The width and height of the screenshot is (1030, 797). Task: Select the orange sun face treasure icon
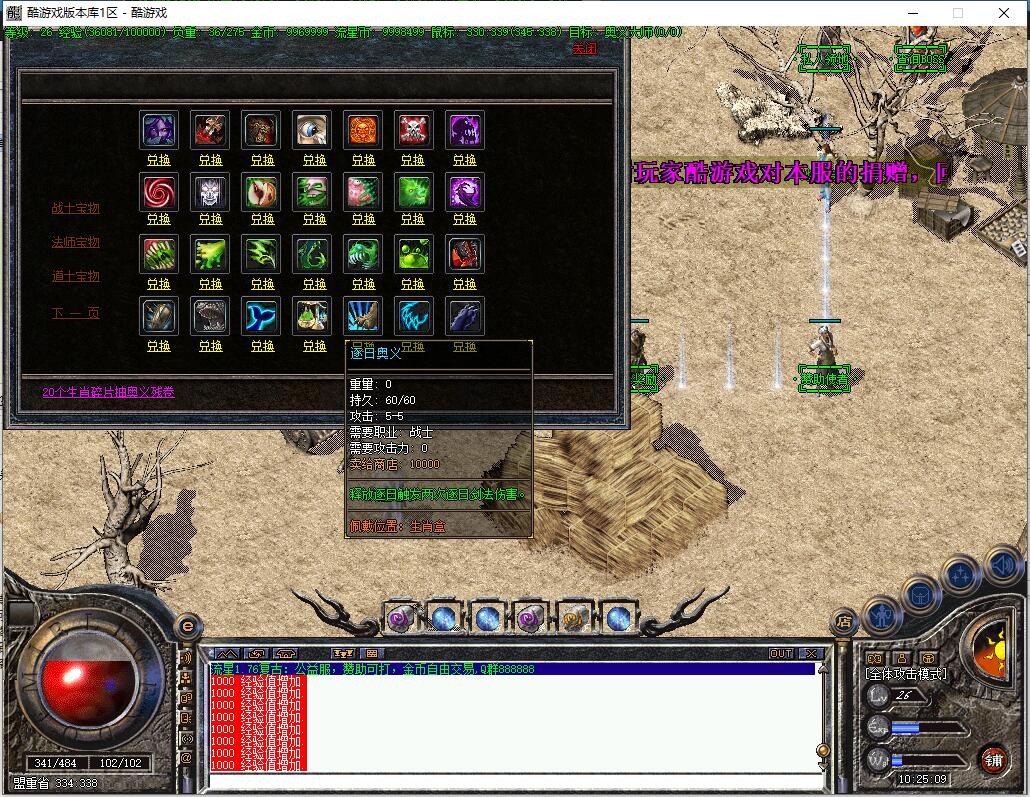(x=363, y=130)
